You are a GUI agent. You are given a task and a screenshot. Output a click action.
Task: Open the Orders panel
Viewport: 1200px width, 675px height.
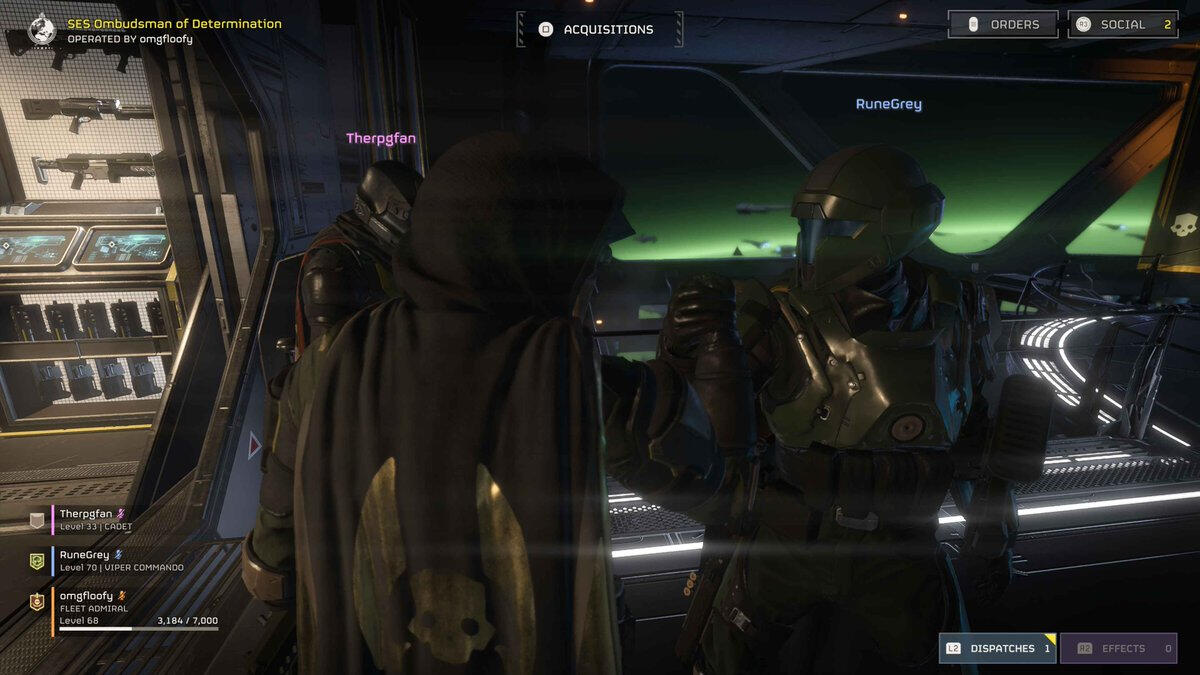point(1003,24)
